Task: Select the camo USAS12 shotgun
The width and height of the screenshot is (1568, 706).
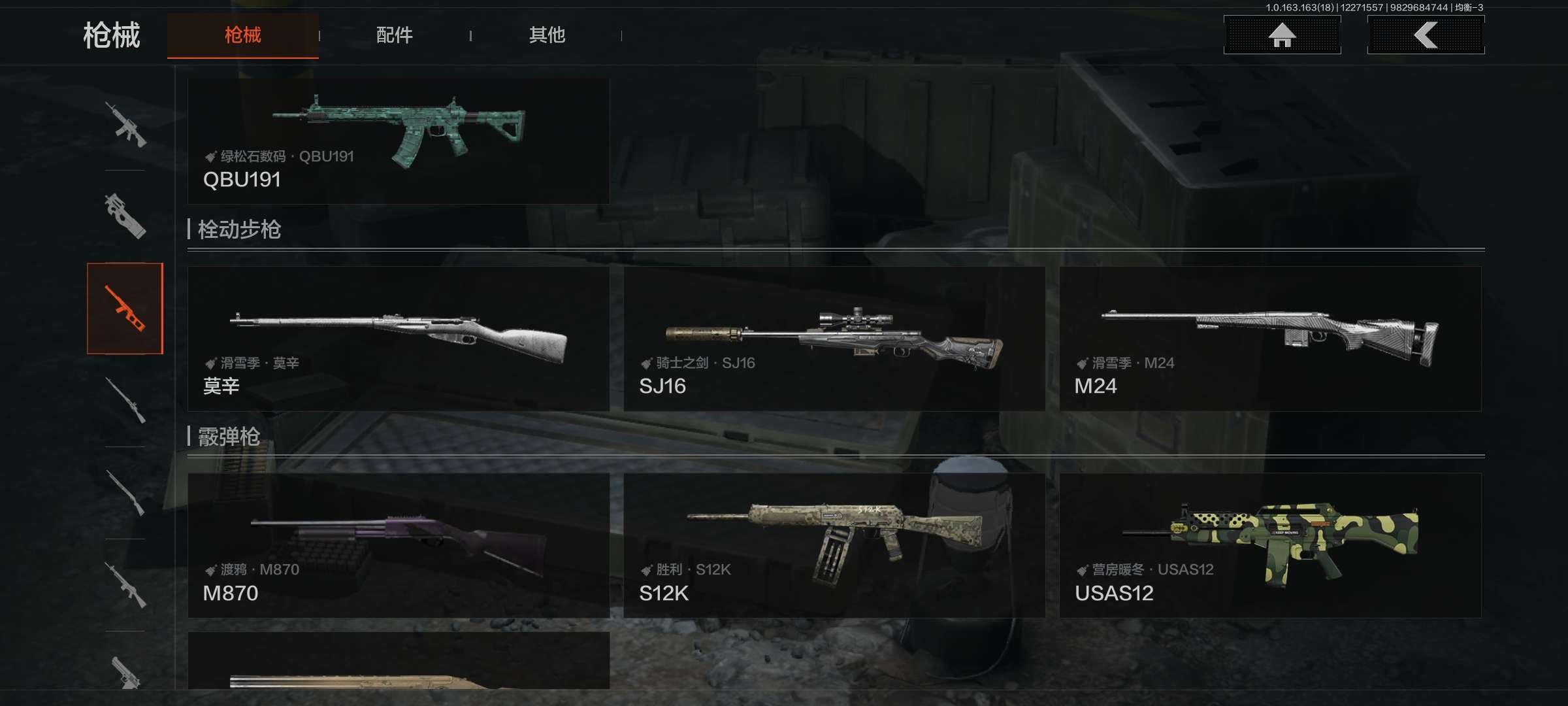Action: [1270, 545]
